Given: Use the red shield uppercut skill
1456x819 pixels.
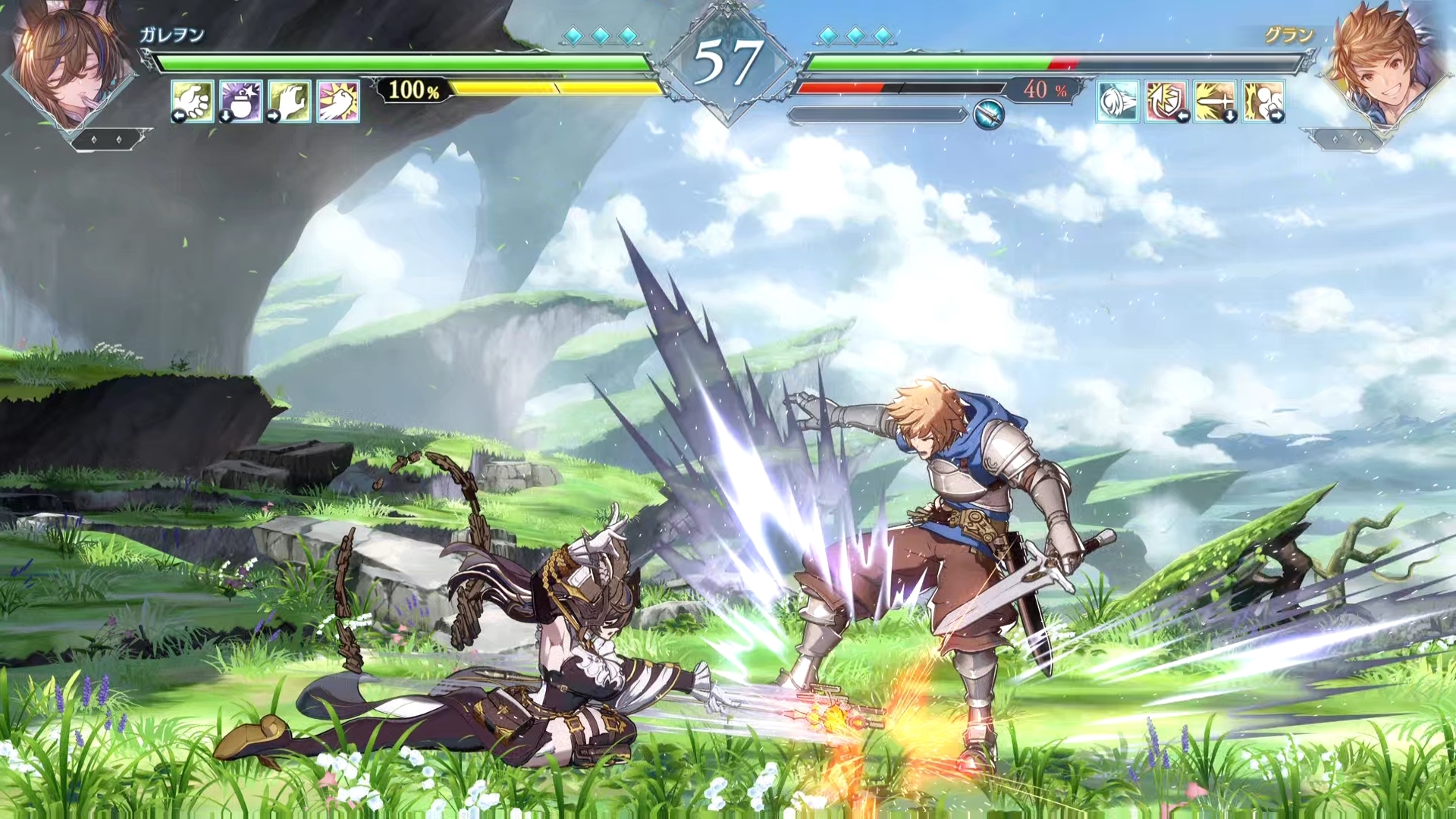Looking at the screenshot, I should coord(1166,101).
